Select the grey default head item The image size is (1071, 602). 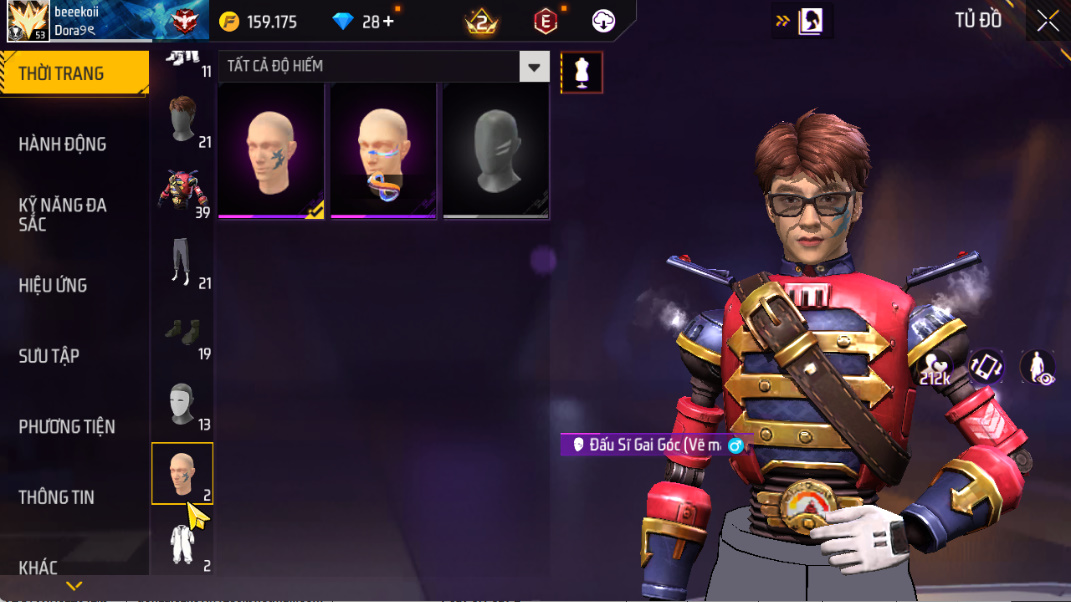point(496,151)
